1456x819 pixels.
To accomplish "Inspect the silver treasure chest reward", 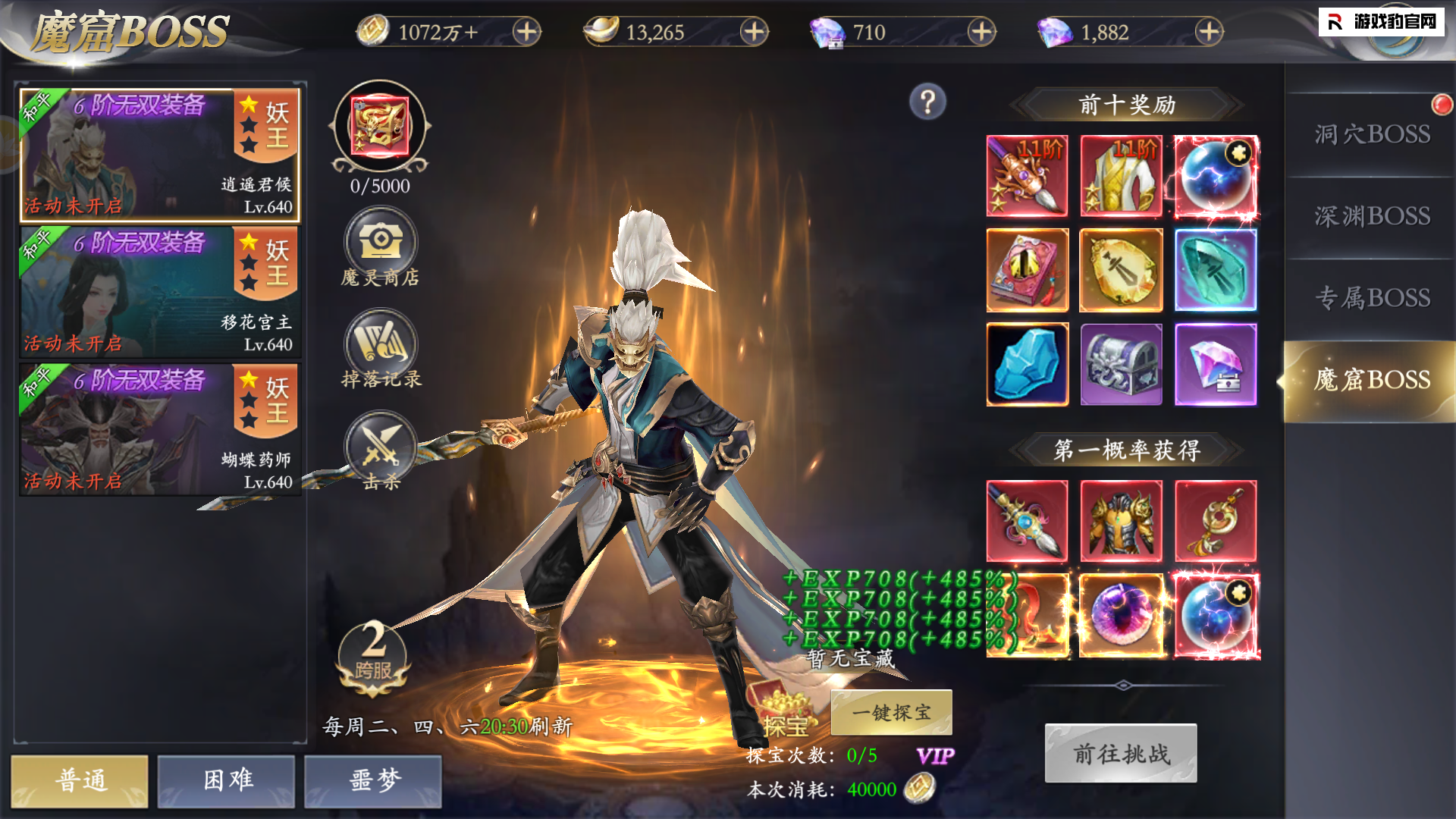I will (1121, 364).
